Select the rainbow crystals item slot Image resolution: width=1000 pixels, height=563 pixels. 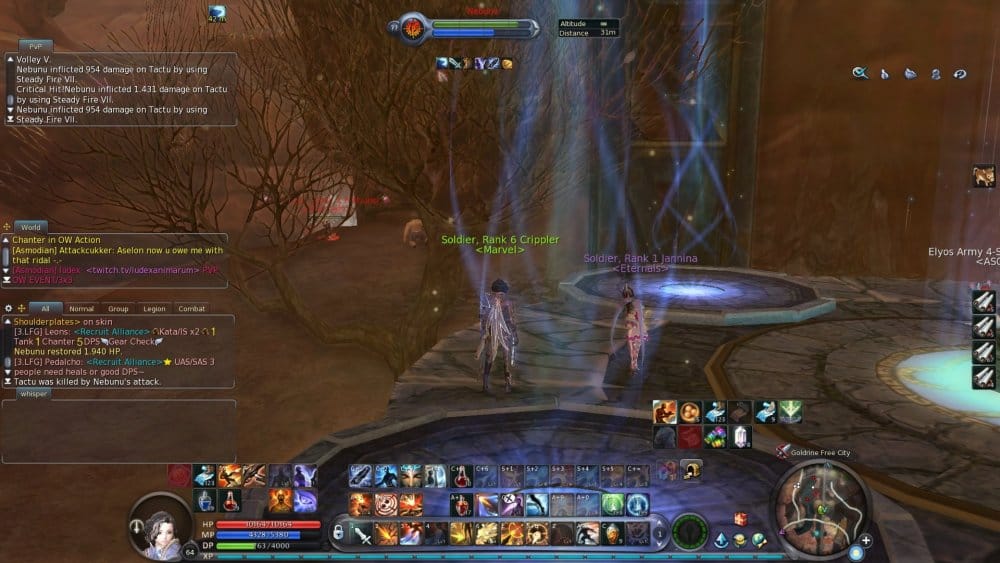pyautogui.click(x=715, y=437)
